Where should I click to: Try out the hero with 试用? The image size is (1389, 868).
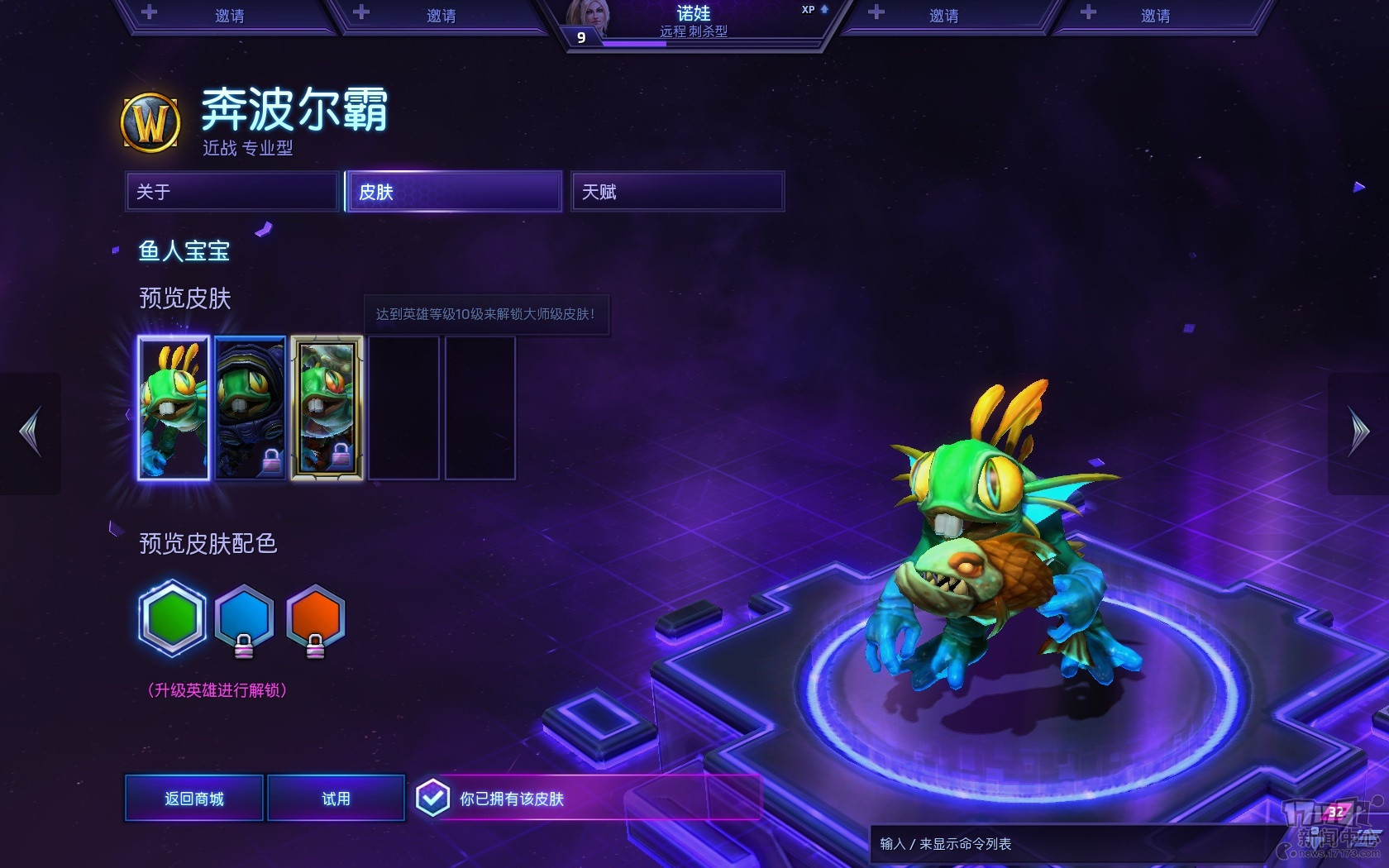(x=336, y=798)
